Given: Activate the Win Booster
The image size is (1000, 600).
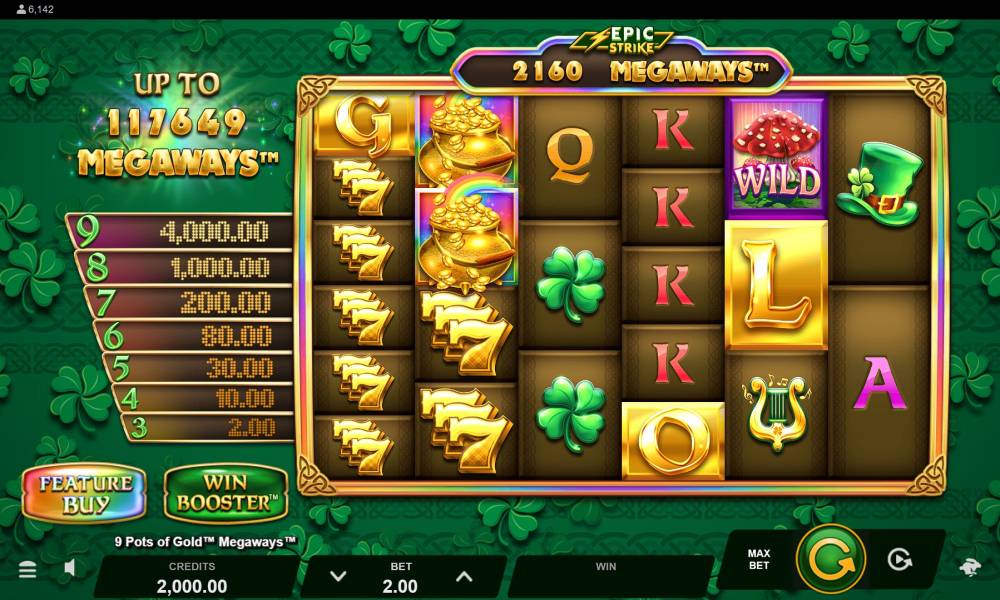Looking at the screenshot, I should click(225, 494).
